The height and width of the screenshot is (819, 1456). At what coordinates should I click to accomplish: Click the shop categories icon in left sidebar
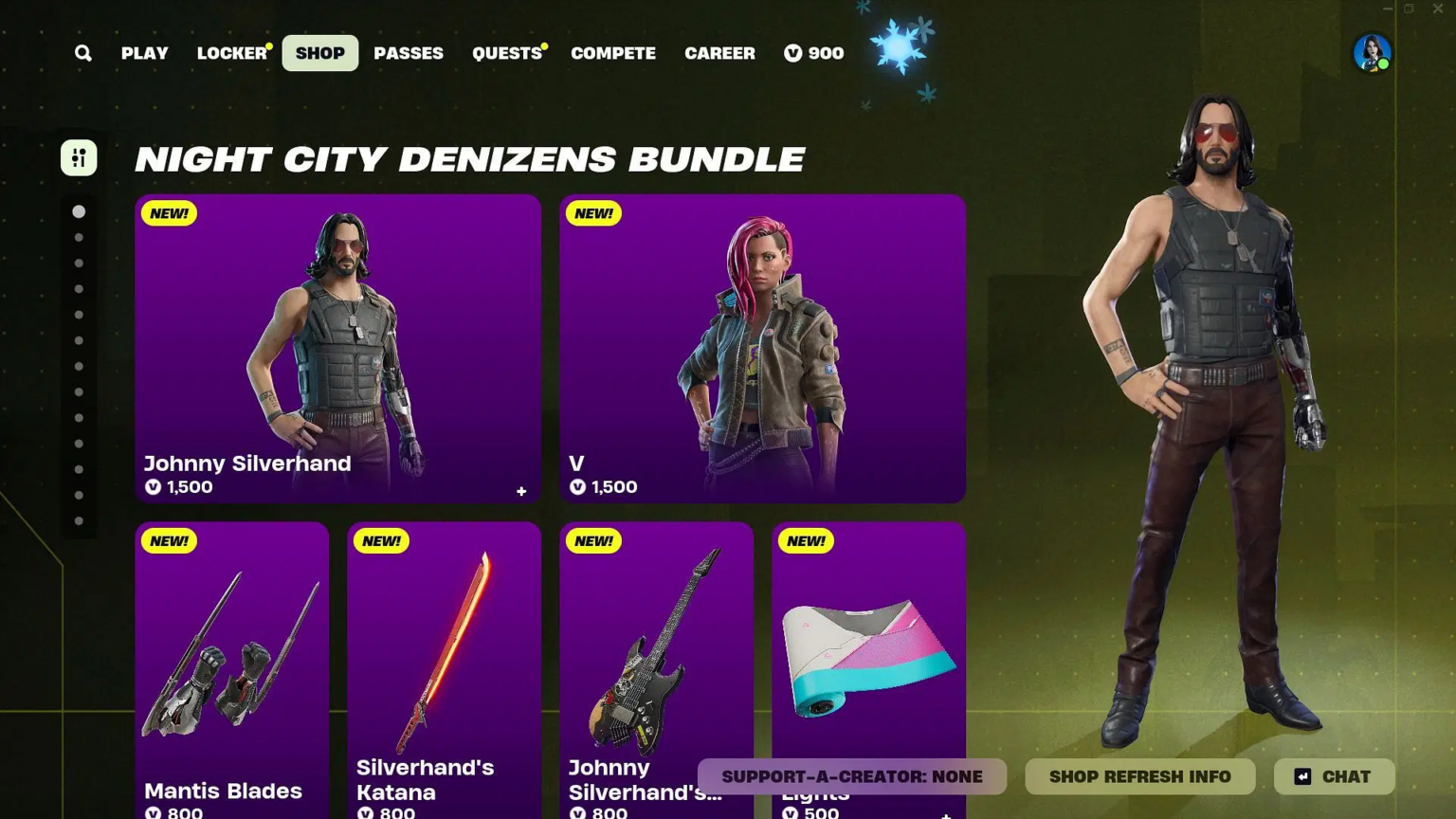[79, 157]
